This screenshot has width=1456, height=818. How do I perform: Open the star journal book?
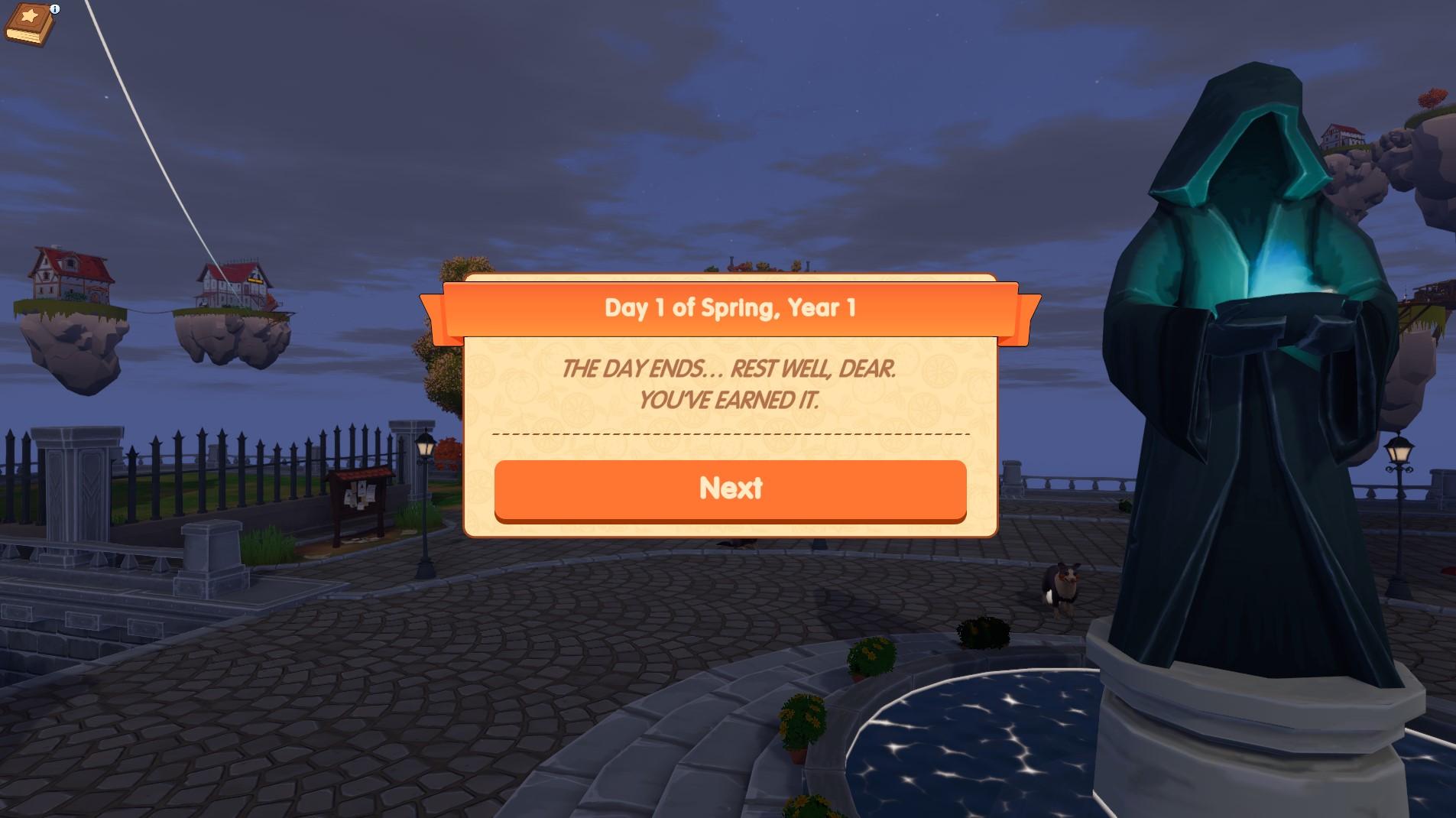31,25
